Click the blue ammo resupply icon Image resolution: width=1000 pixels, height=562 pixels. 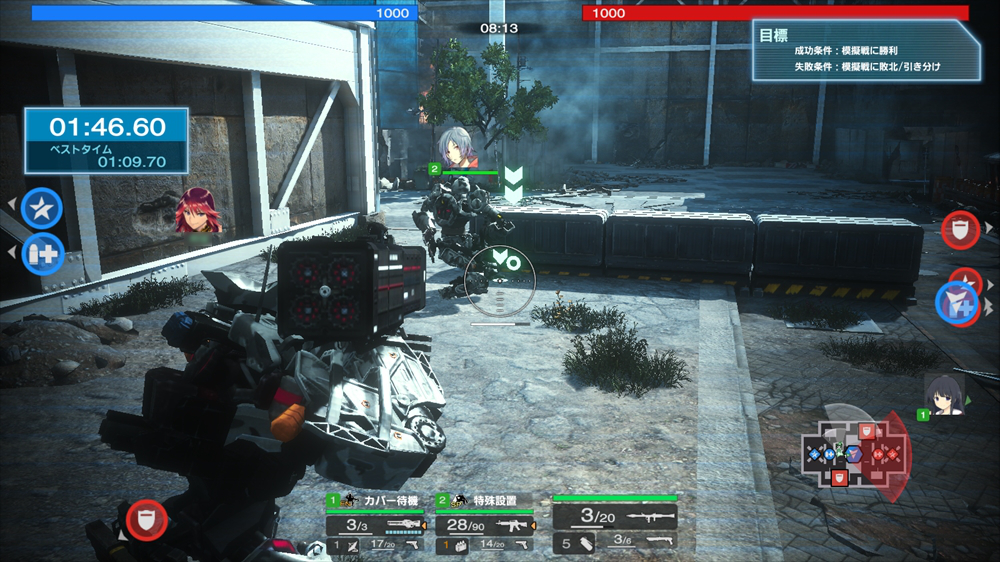pyautogui.click(x=42, y=253)
